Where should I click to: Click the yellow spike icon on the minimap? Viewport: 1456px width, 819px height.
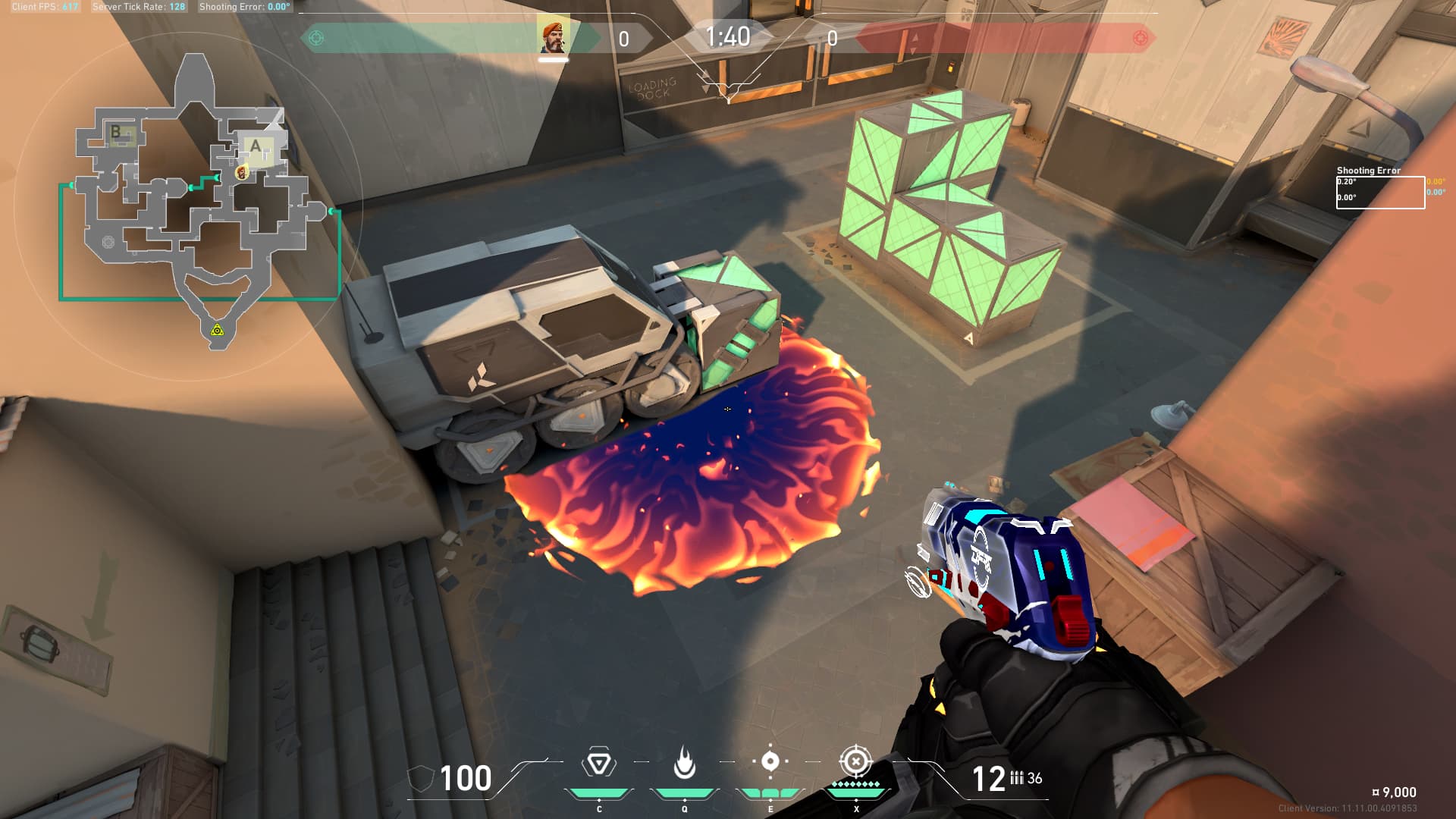tap(217, 330)
